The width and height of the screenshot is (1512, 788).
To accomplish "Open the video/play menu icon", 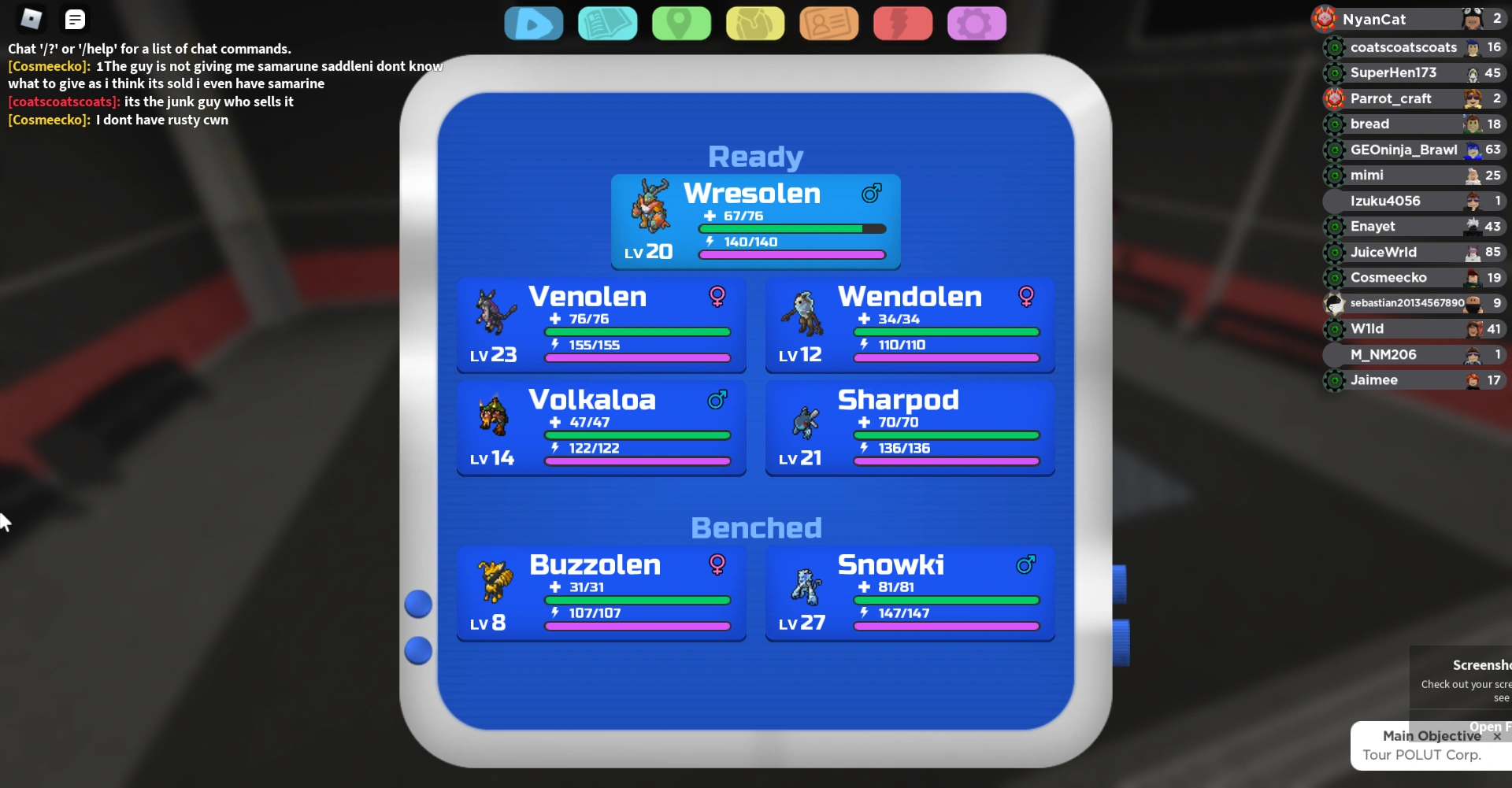I will point(534,24).
